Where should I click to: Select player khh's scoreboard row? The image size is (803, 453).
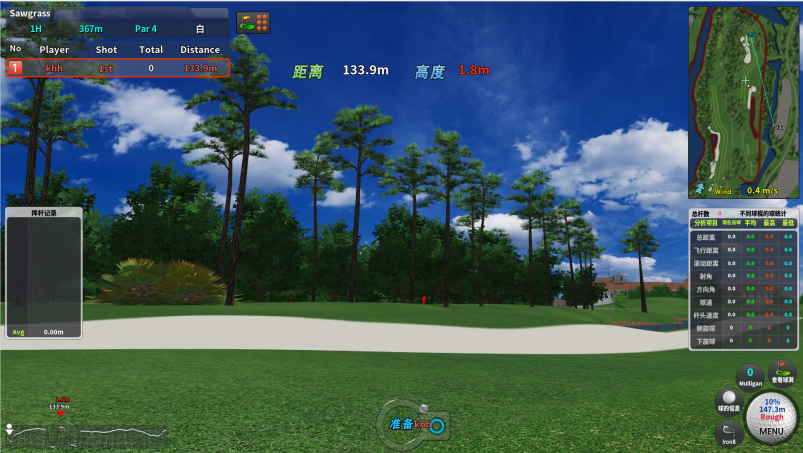coord(118,68)
